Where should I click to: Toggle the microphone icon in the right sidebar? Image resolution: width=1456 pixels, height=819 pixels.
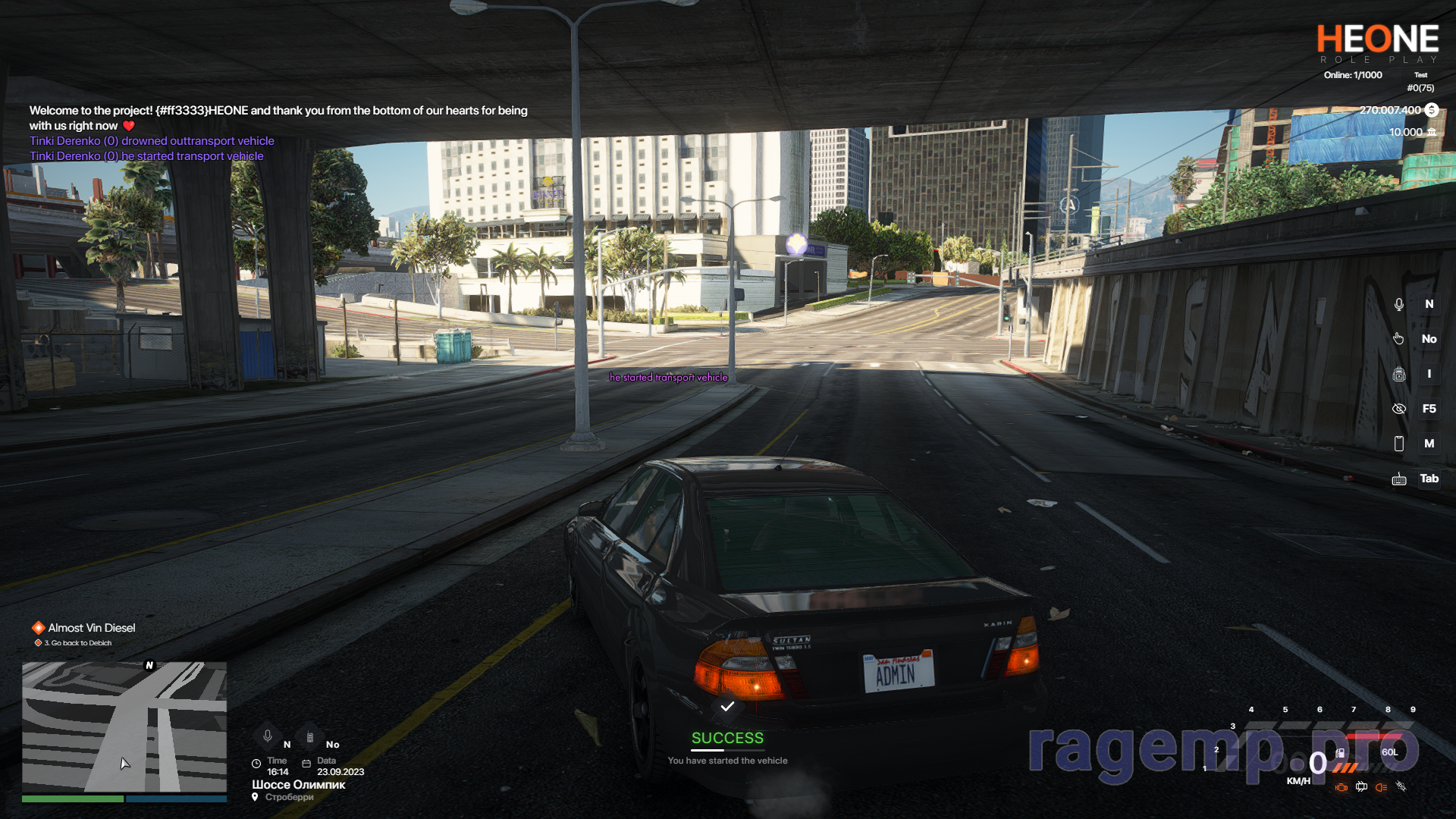click(1399, 304)
